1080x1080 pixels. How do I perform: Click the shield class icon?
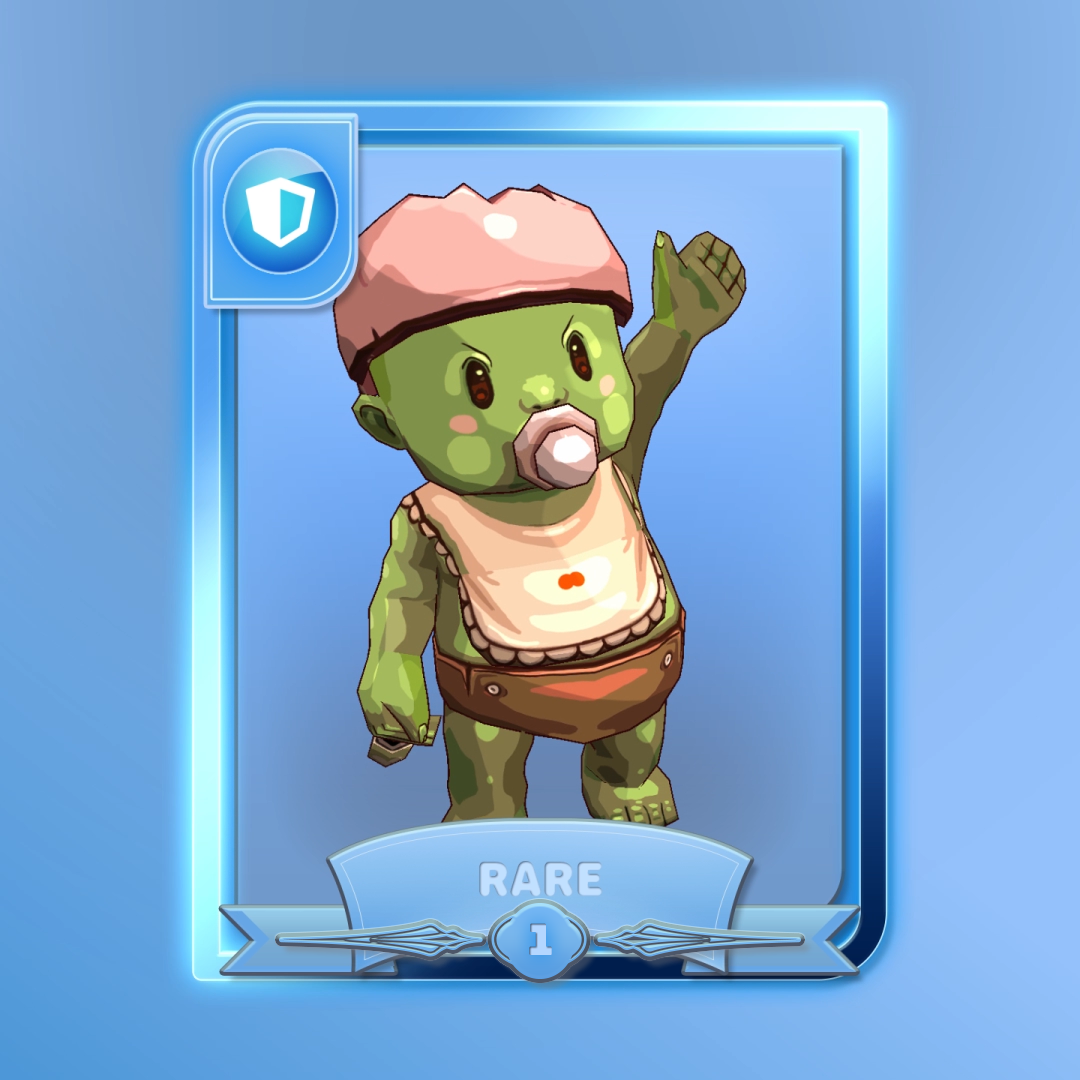[x=279, y=212]
